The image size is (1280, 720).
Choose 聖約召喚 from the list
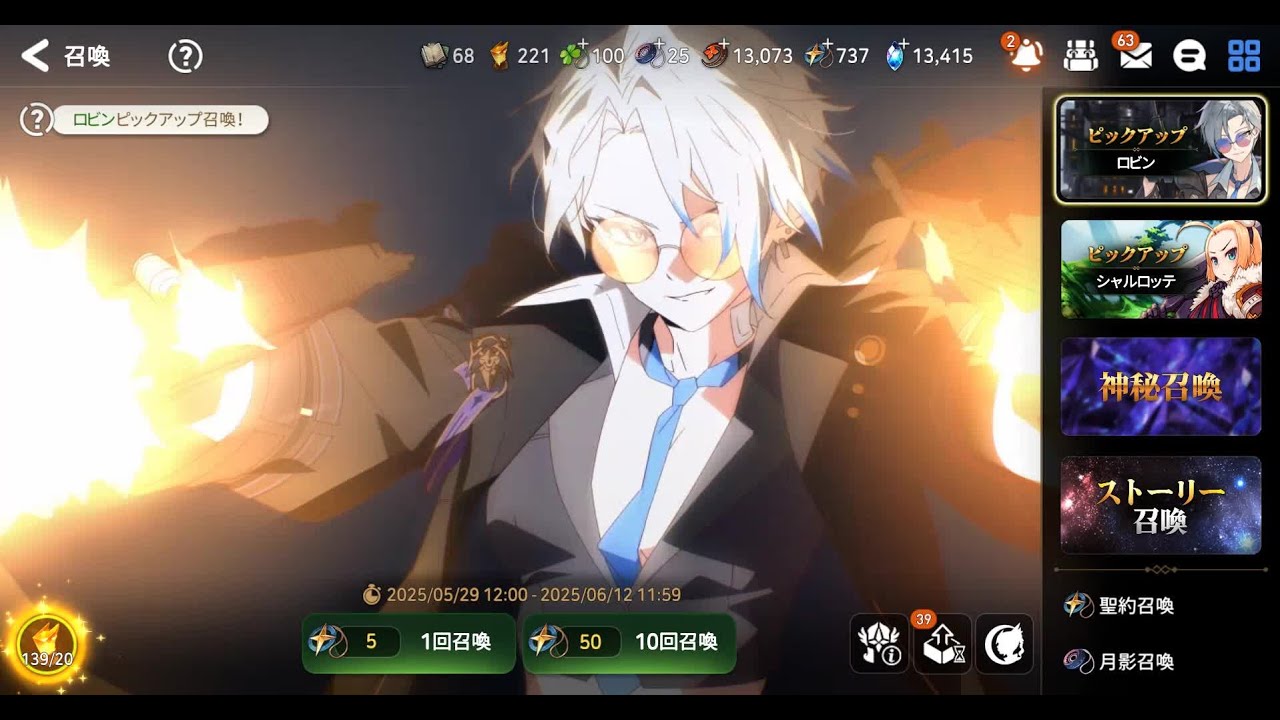click(x=1120, y=605)
